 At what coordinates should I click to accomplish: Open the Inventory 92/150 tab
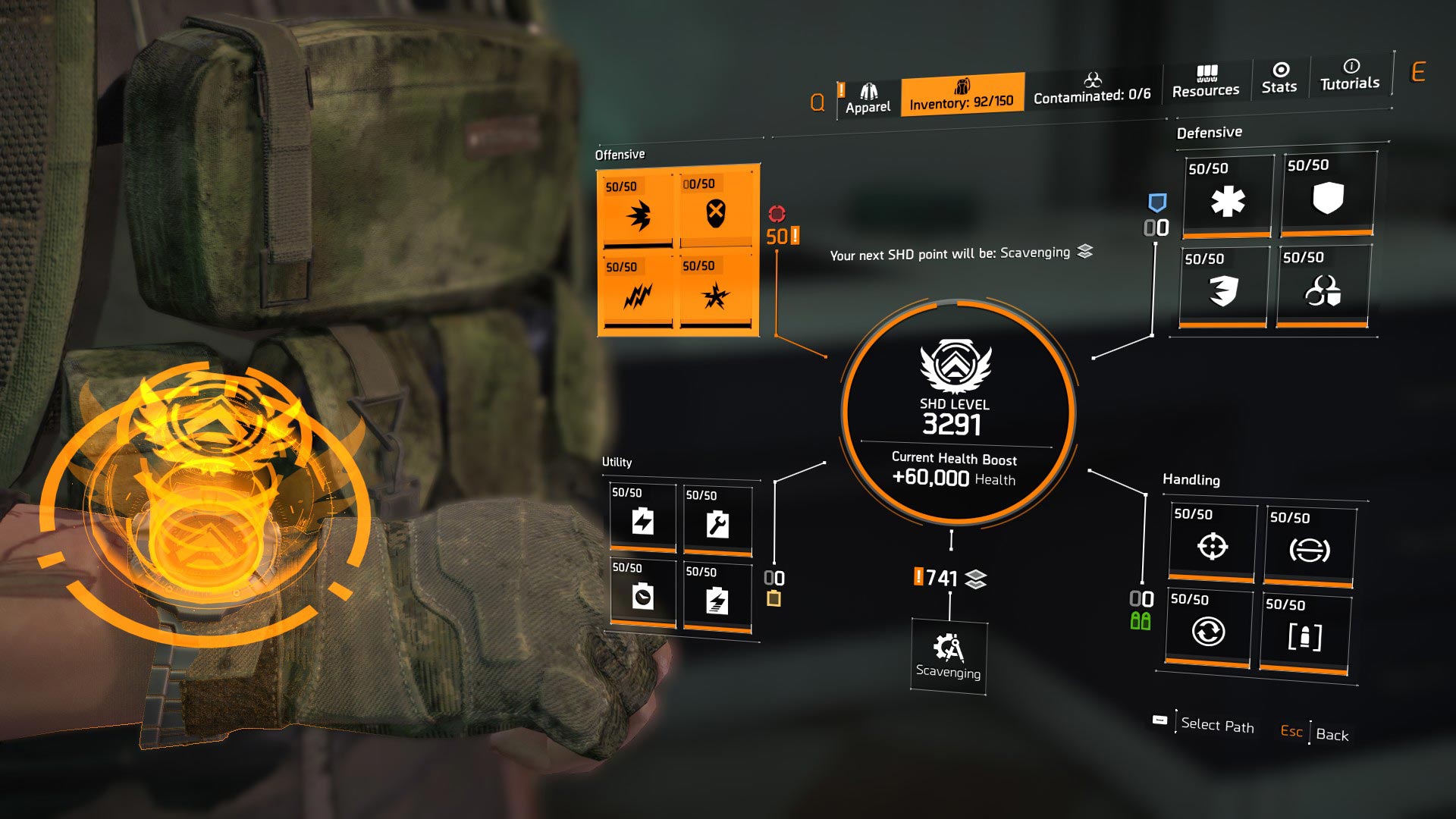[962, 96]
